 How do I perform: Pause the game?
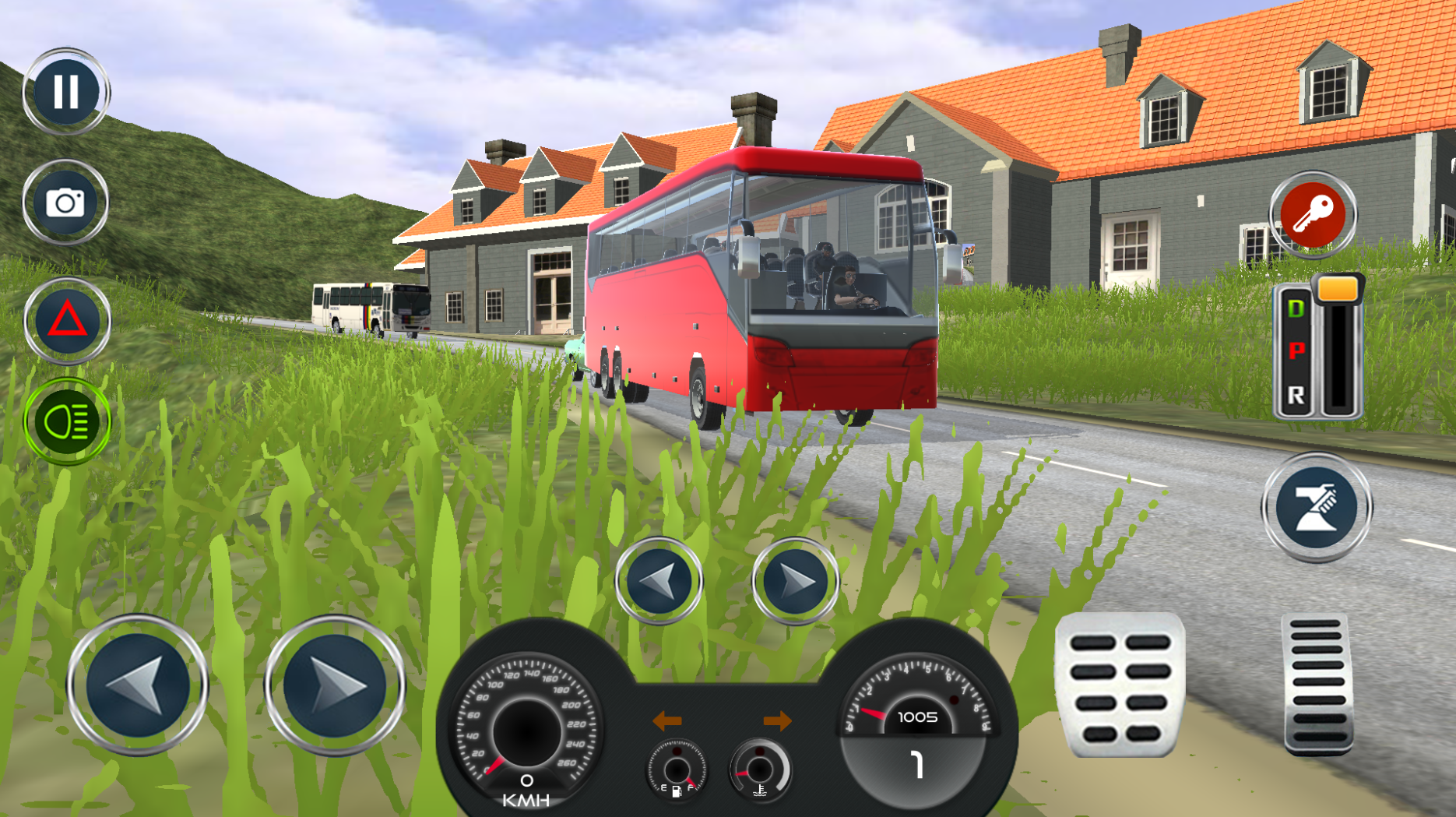[x=65, y=91]
